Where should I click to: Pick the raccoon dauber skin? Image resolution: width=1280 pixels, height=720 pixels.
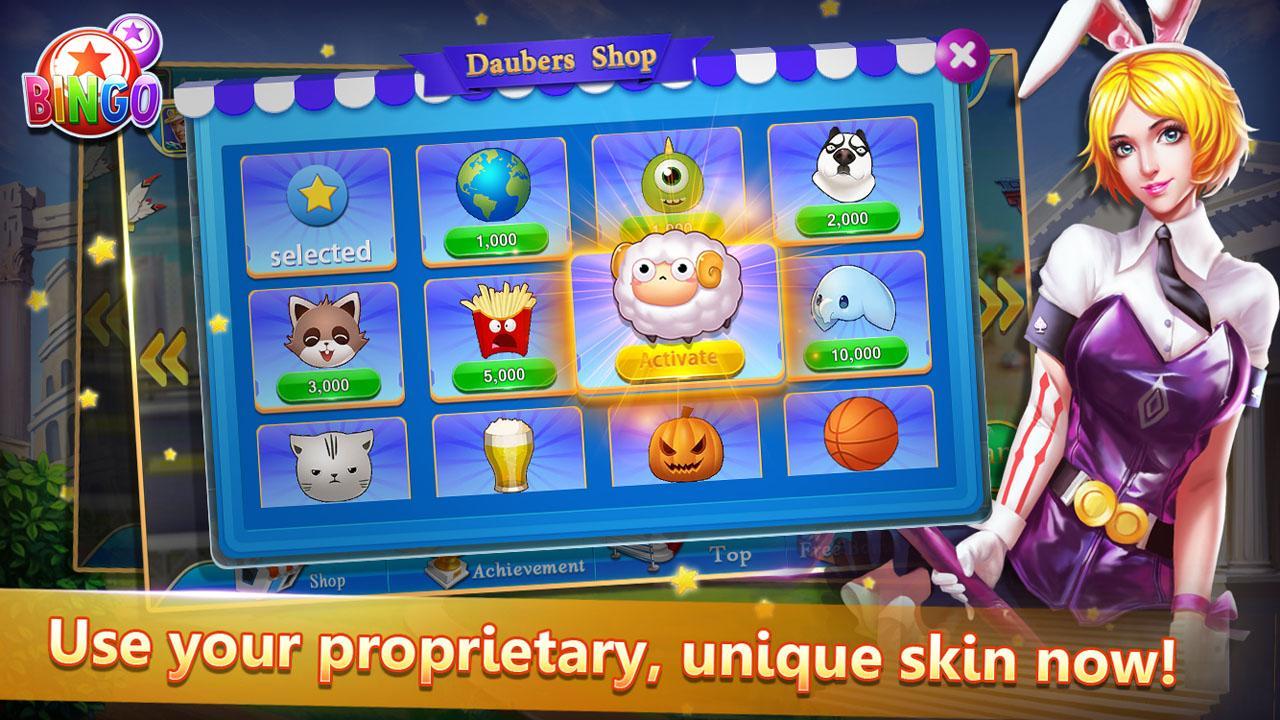(x=328, y=326)
